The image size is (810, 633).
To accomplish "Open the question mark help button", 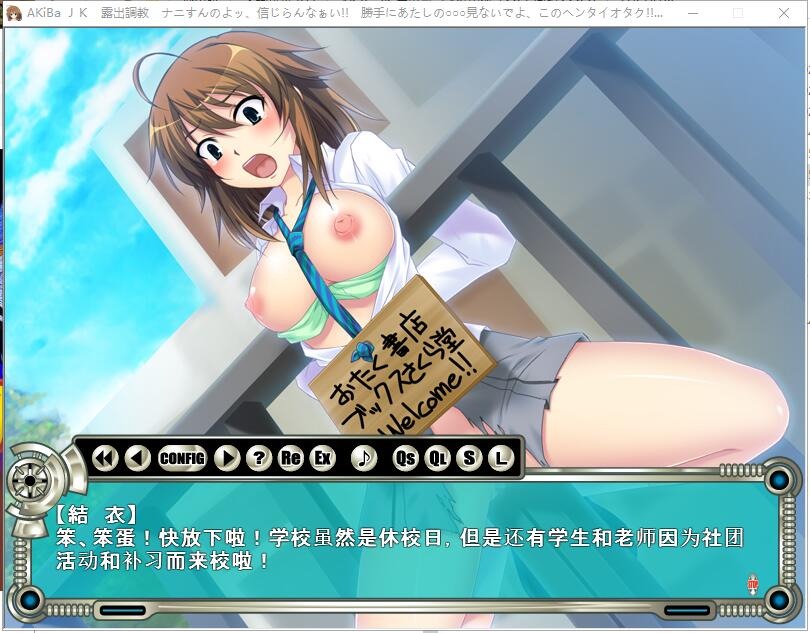I will 259,458.
